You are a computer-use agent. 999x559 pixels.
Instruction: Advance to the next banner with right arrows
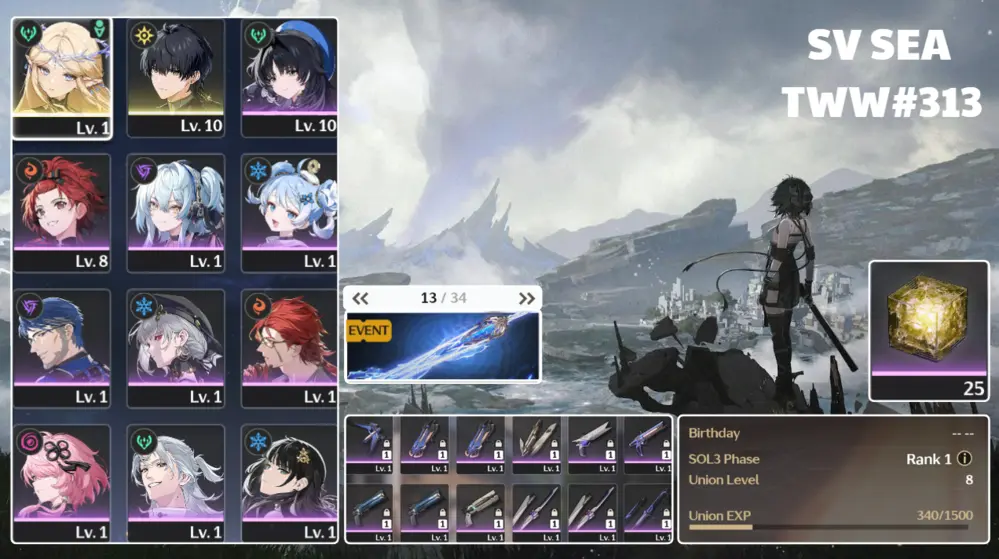[x=526, y=298]
